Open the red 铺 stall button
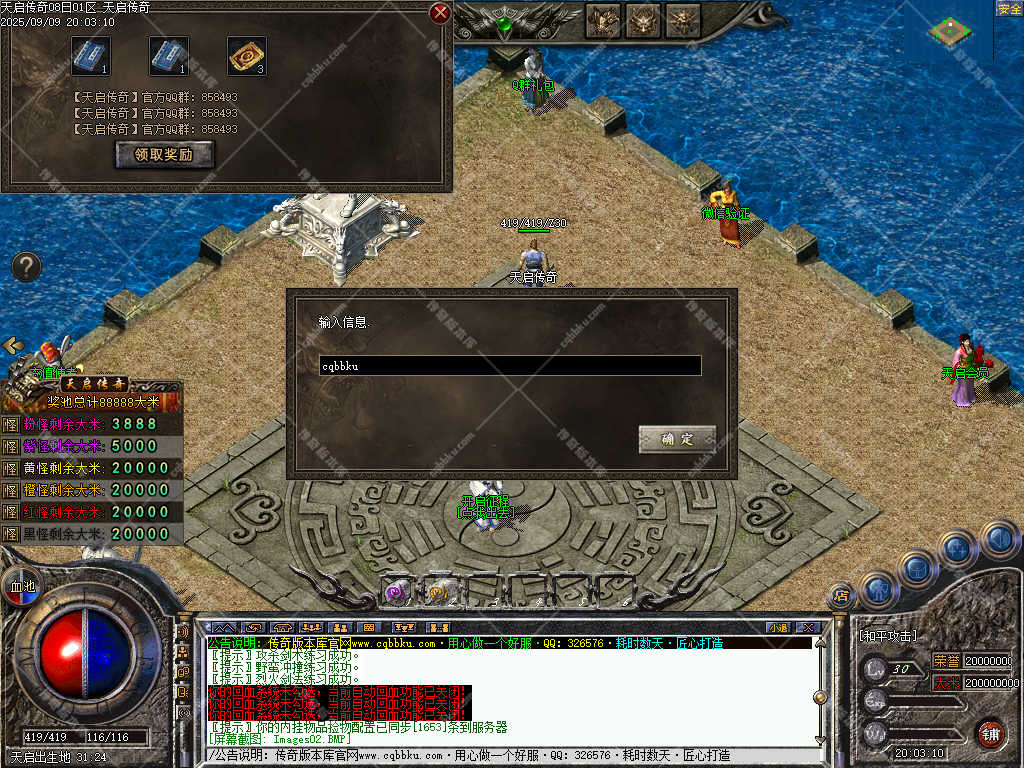1024x768 pixels. [990, 733]
